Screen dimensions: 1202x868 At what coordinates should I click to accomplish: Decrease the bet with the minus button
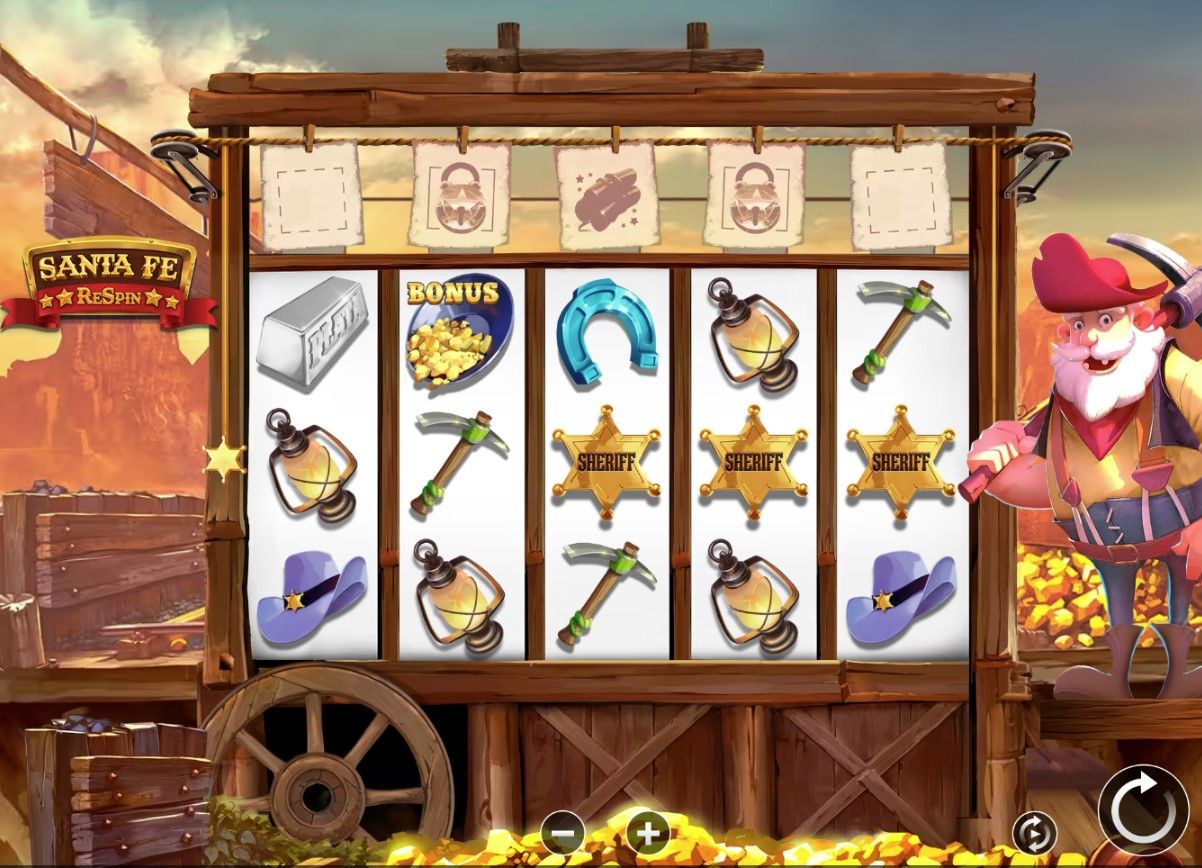[563, 831]
